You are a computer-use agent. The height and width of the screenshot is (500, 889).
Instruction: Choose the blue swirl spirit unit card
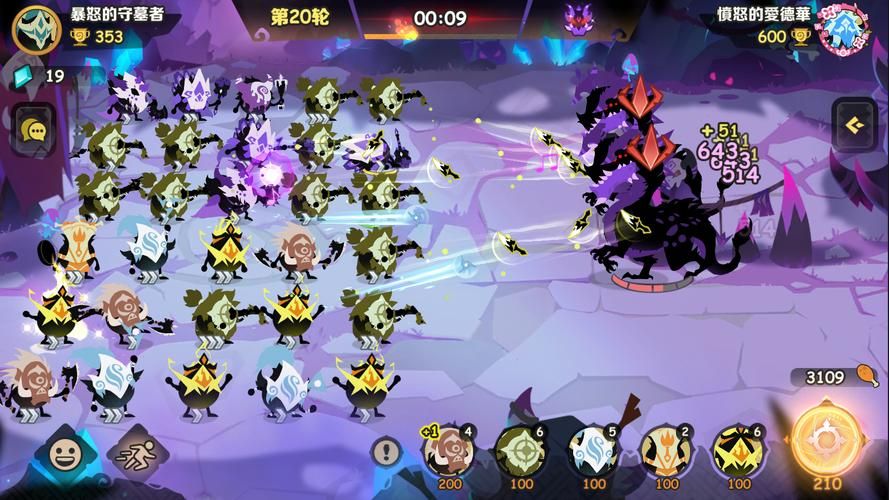pos(594,452)
